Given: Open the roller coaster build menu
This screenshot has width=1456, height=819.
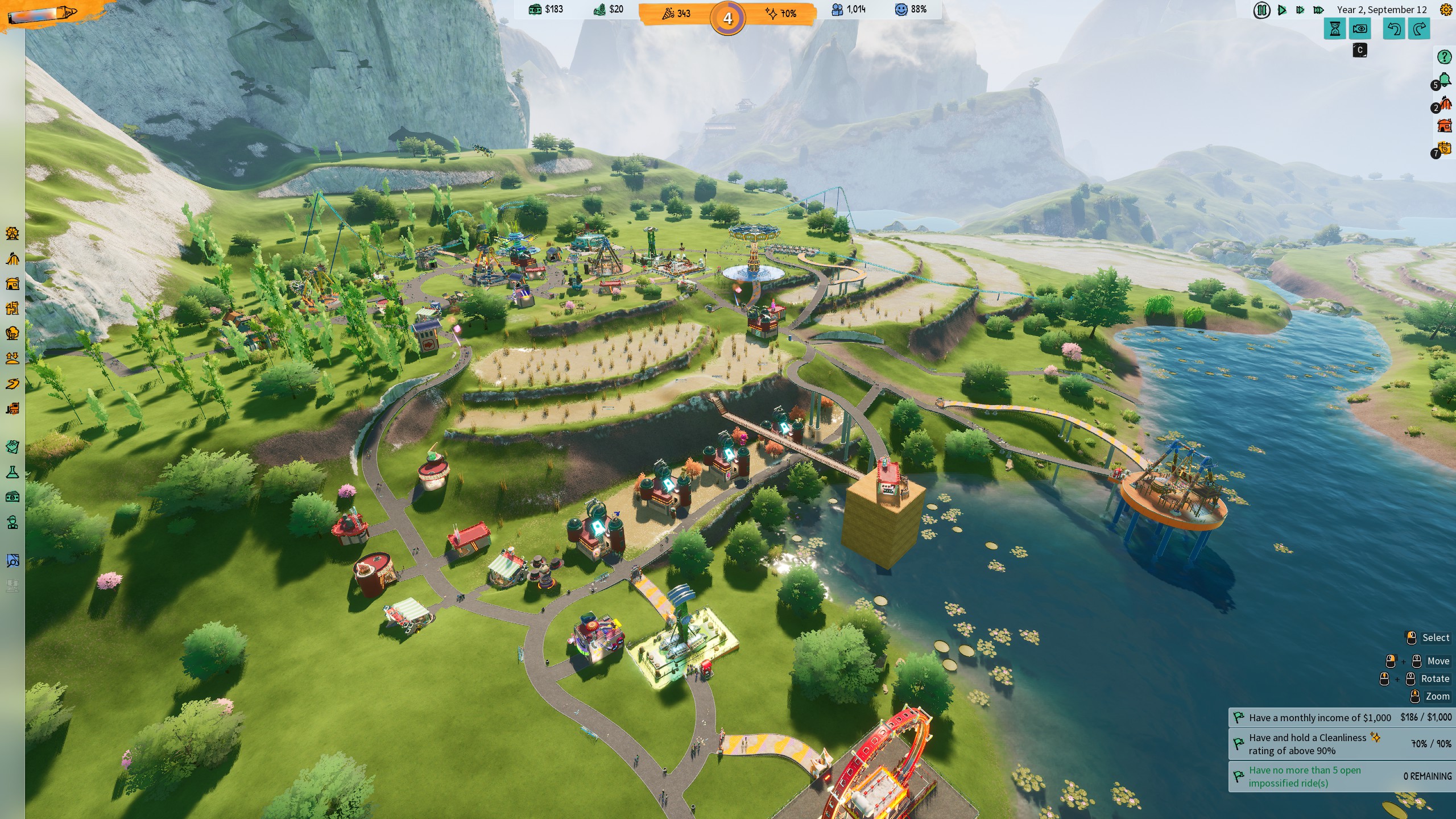Looking at the screenshot, I should [x=13, y=259].
